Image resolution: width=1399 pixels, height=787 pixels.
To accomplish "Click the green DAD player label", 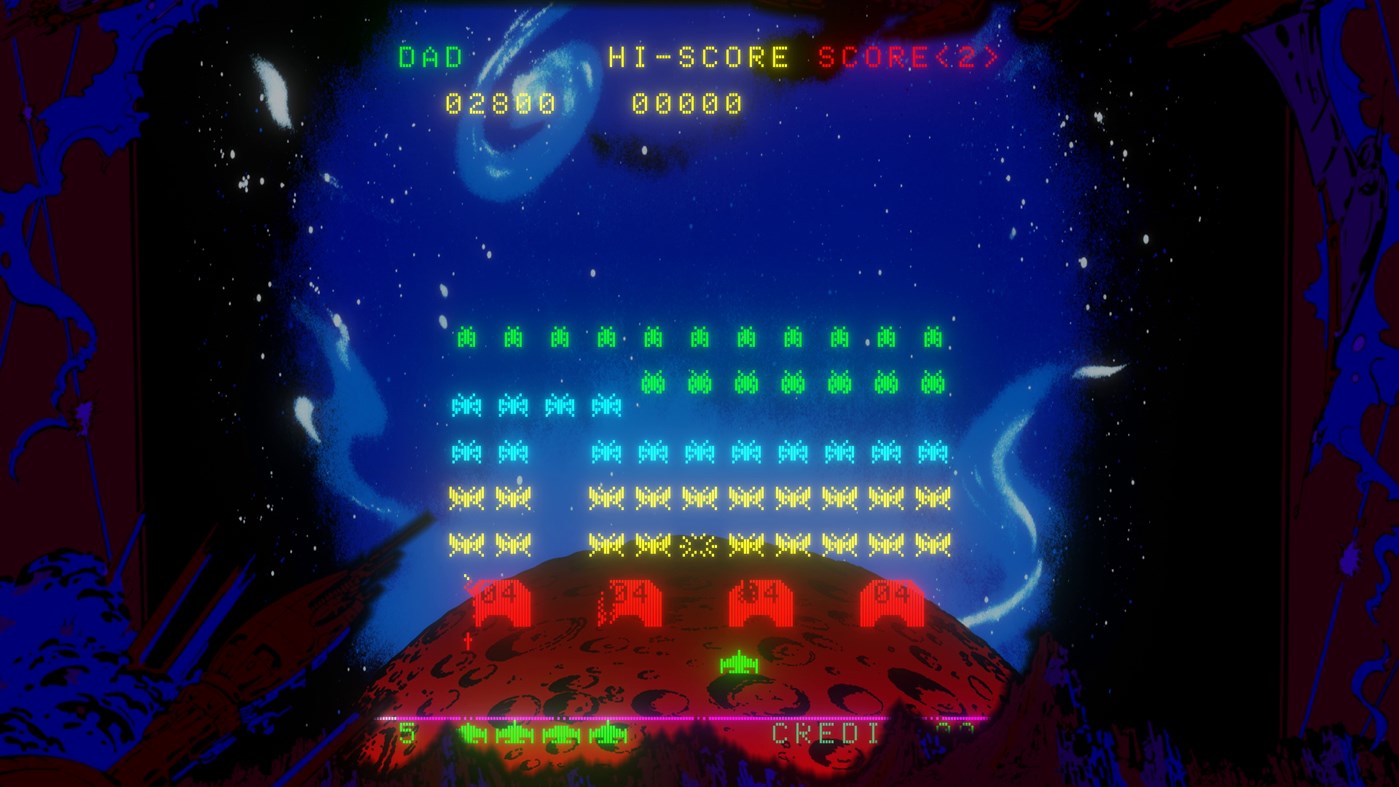I will point(428,57).
